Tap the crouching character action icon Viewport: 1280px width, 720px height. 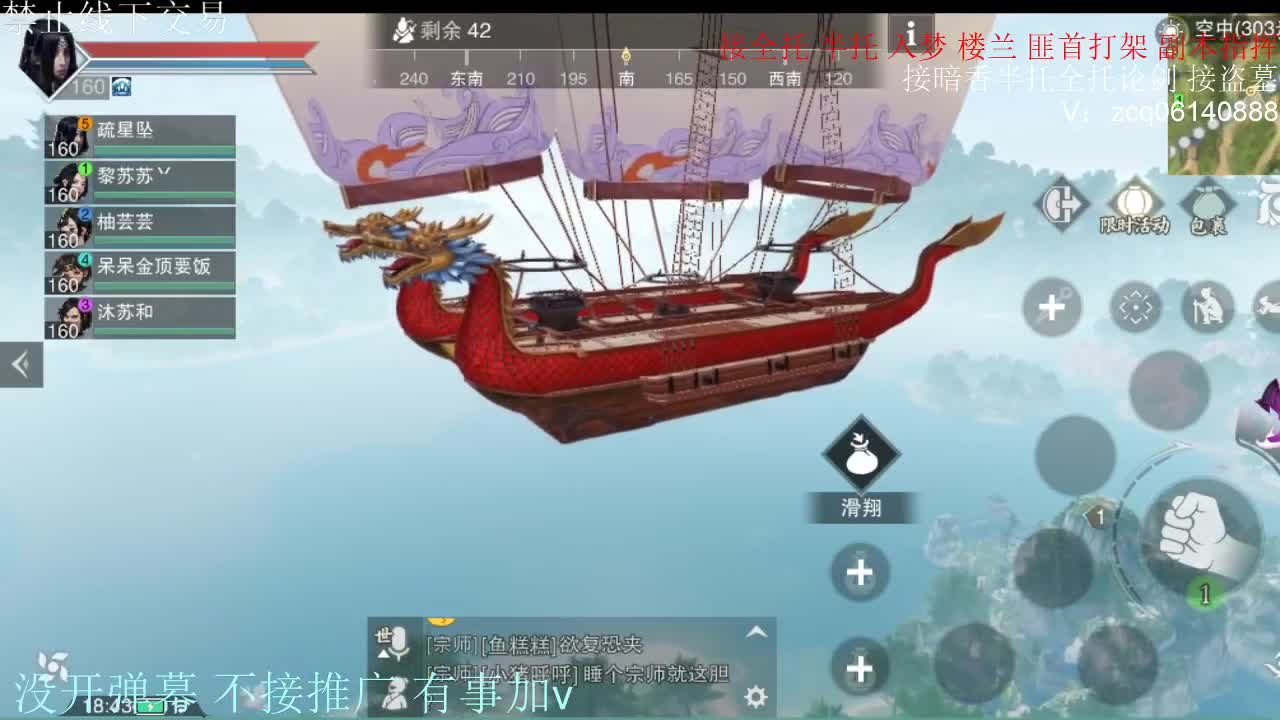(1206, 306)
